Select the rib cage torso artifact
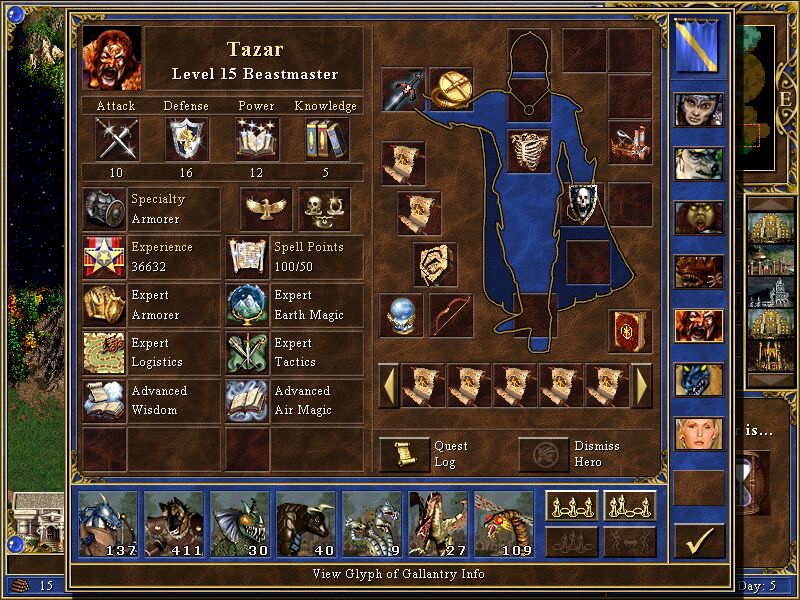 (529, 151)
